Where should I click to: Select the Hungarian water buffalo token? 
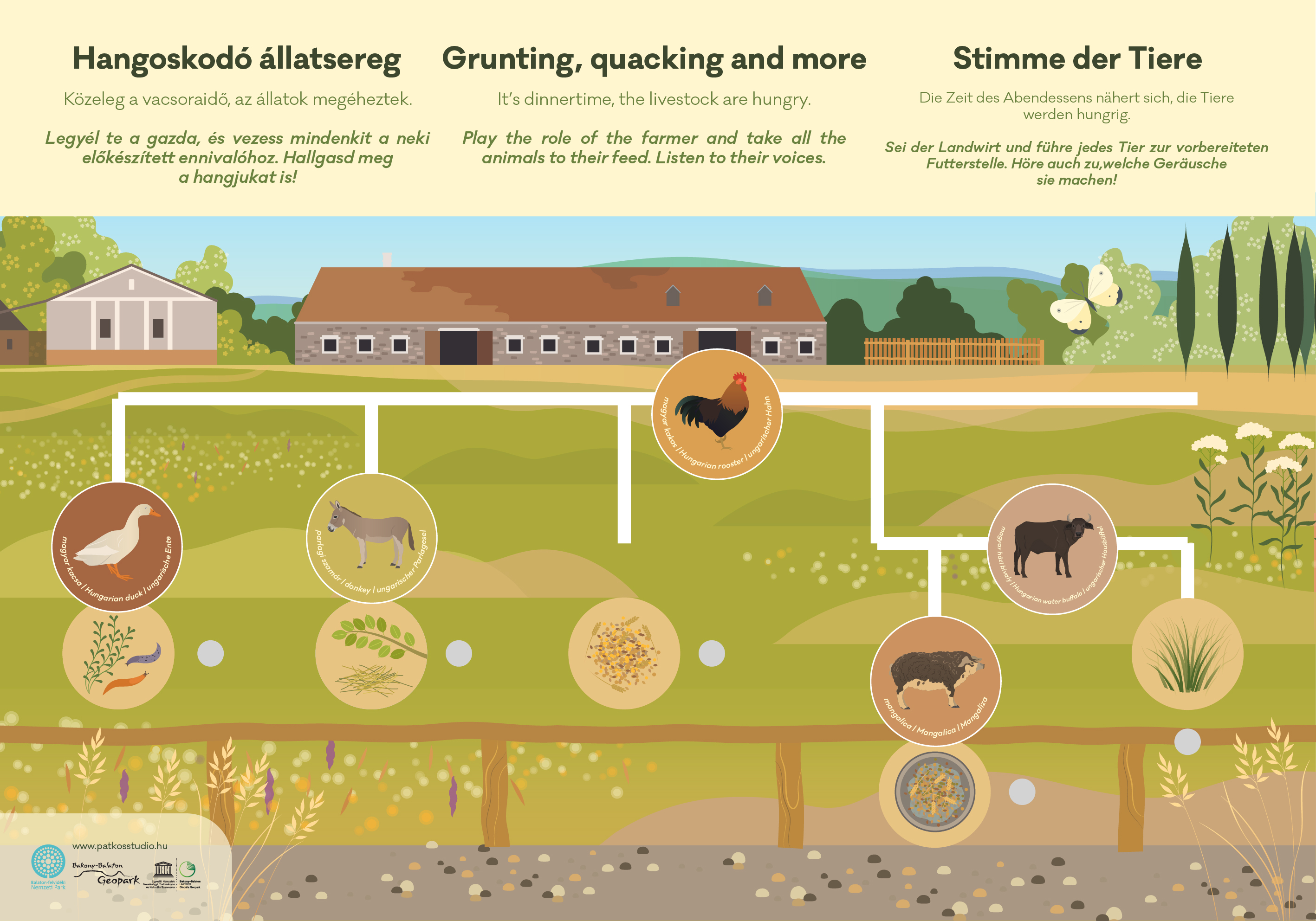point(1052,549)
